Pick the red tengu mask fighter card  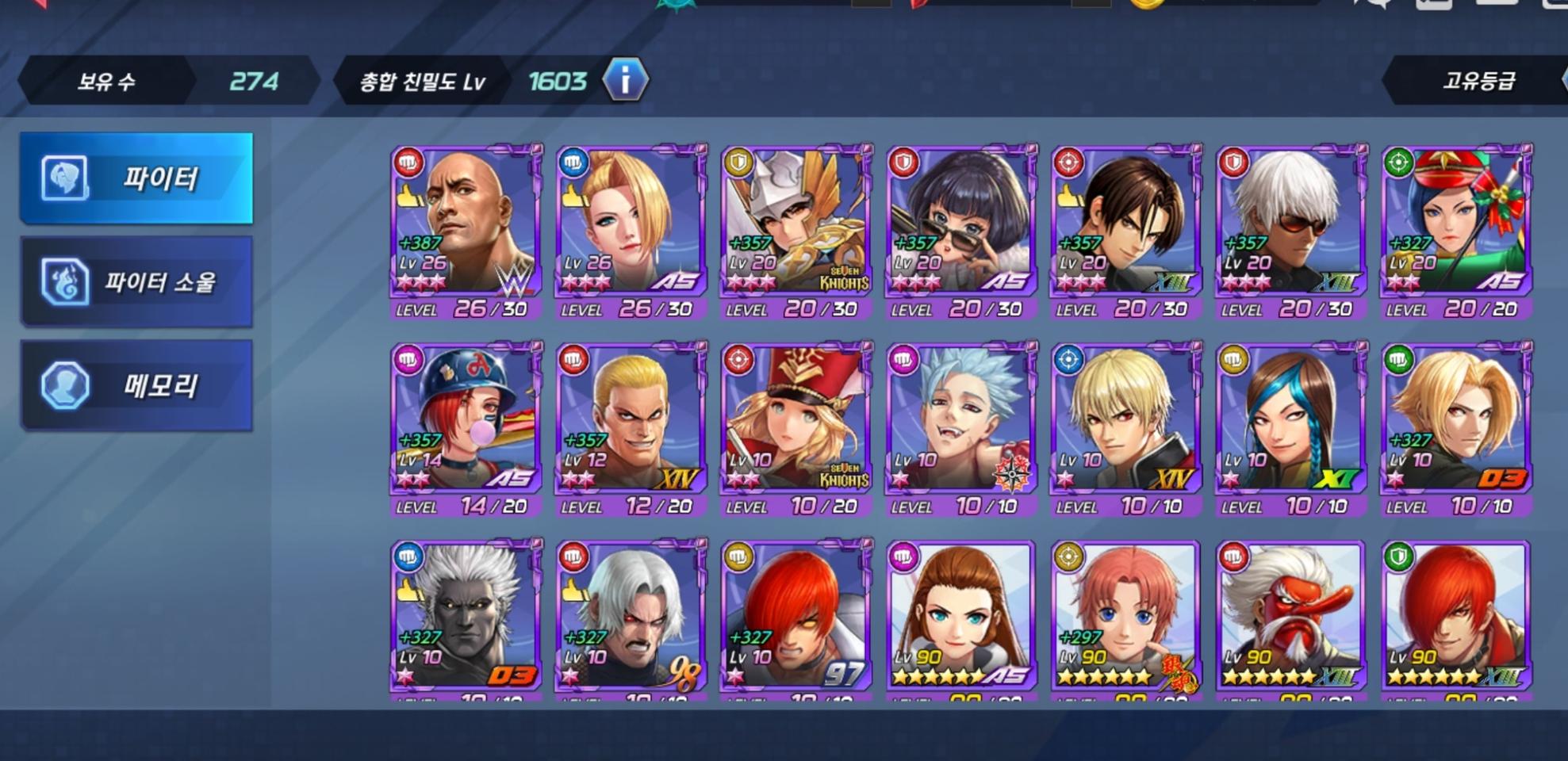coord(1291,615)
